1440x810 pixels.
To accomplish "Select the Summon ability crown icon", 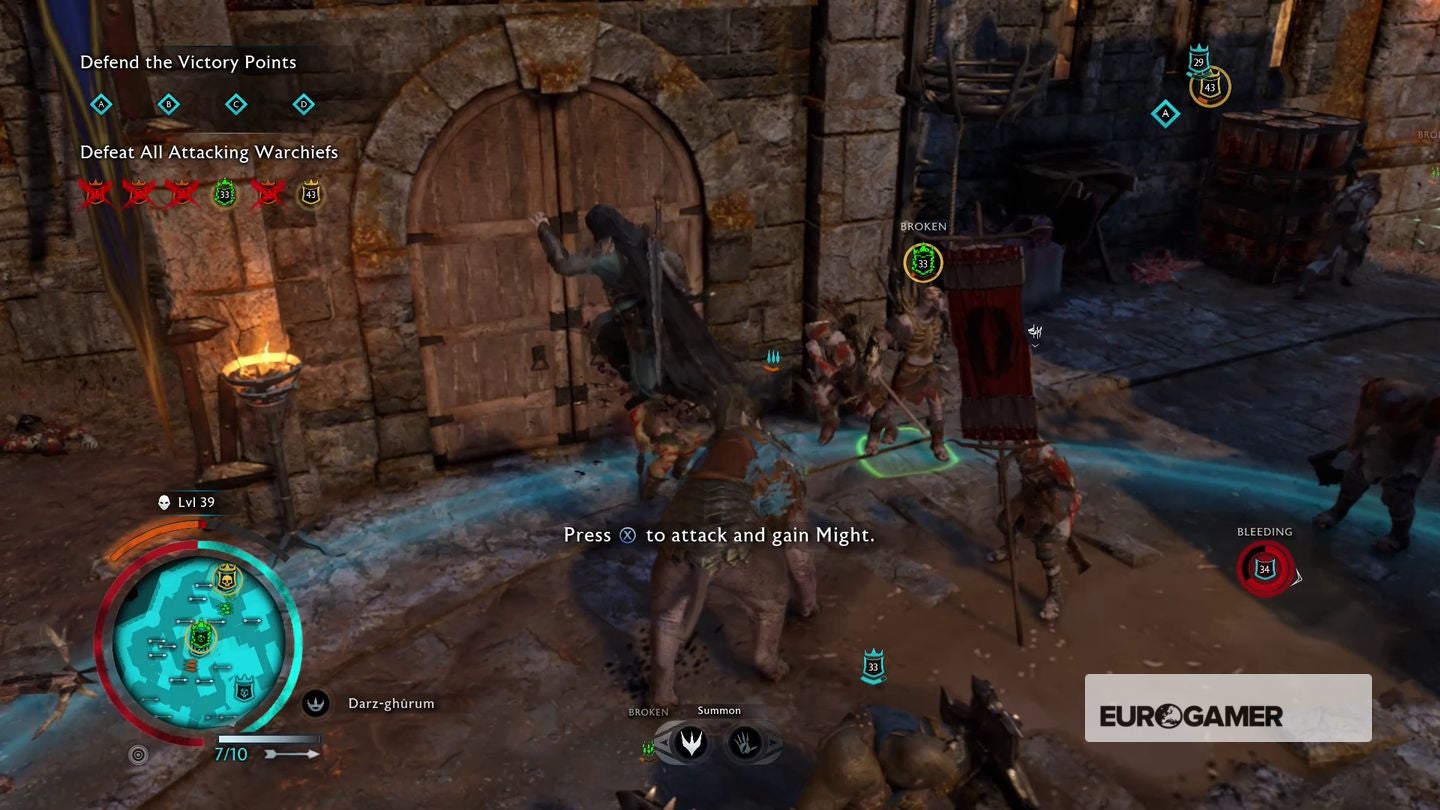I will click(689, 741).
